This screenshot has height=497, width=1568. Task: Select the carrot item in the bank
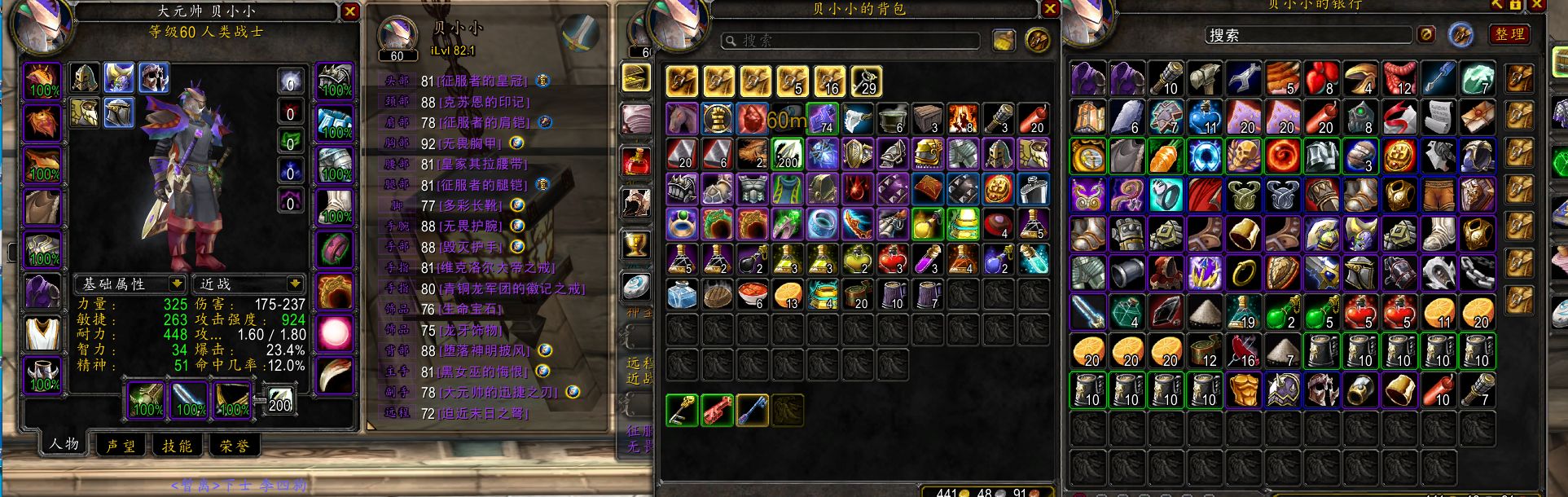pyautogui.click(x=1166, y=156)
